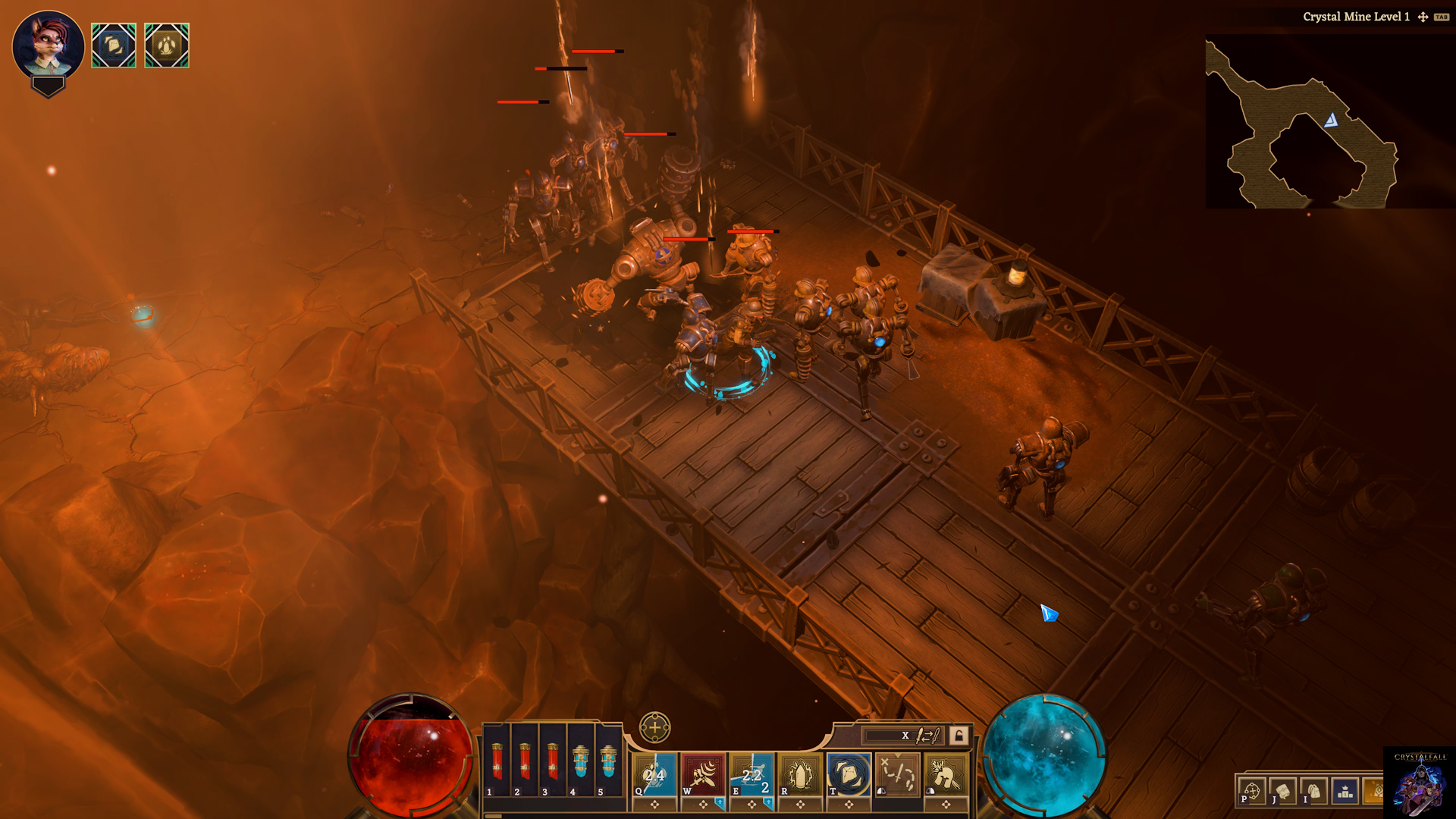Activate the blue crystal shard skill T

click(849, 774)
